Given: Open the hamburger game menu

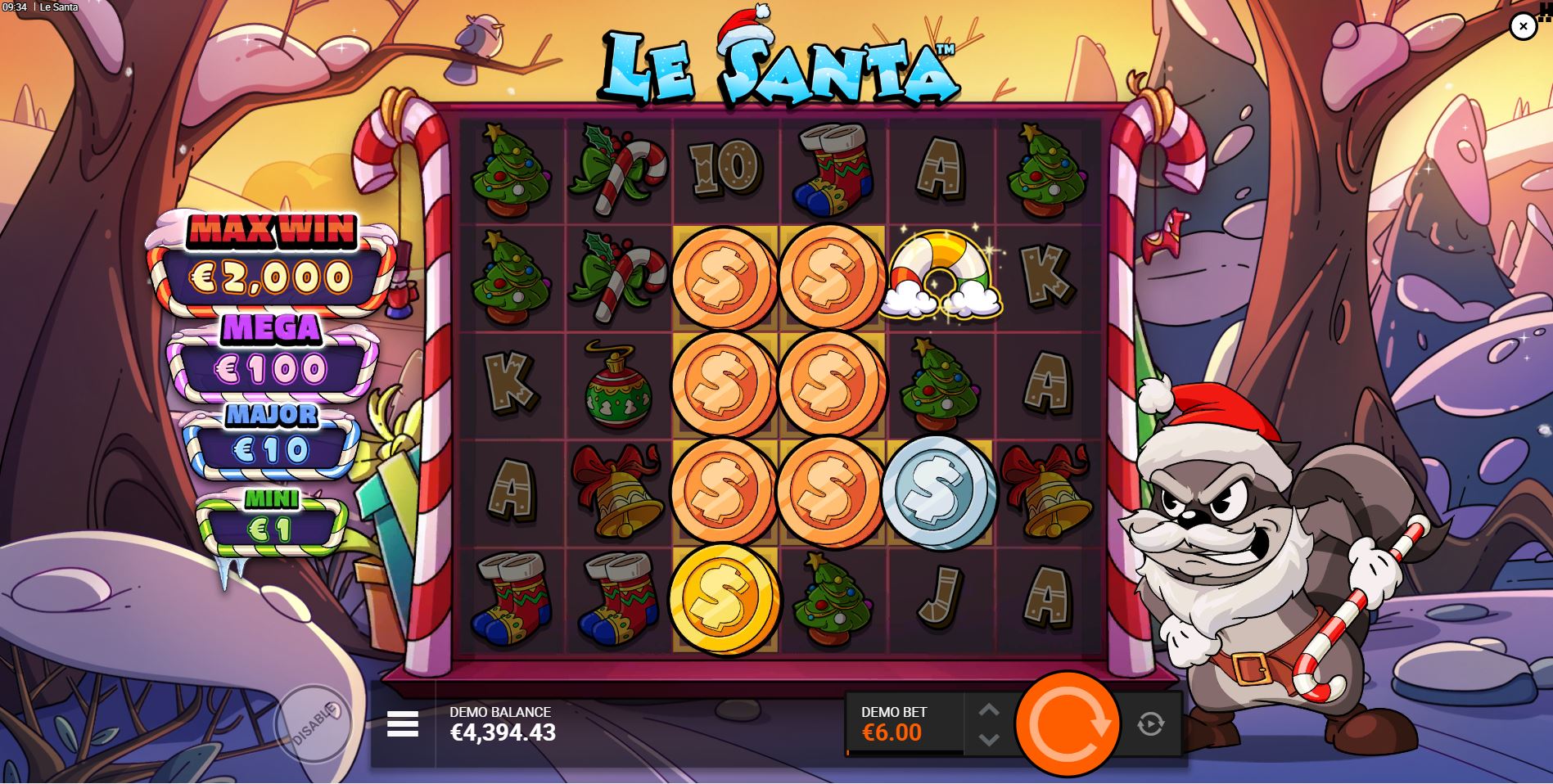Looking at the screenshot, I should tap(402, 723).
